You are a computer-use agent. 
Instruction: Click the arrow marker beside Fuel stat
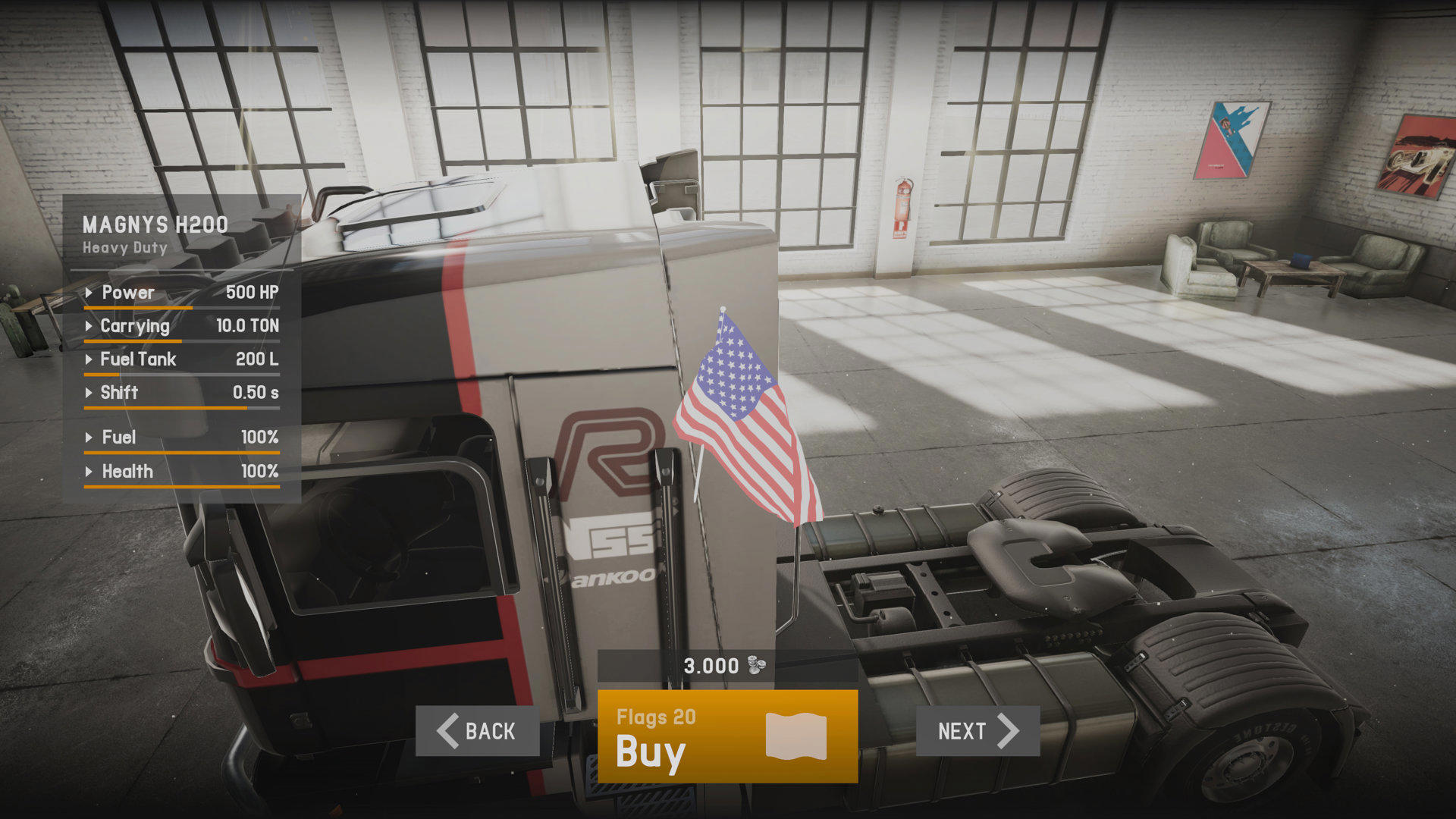tap(89, 438)
